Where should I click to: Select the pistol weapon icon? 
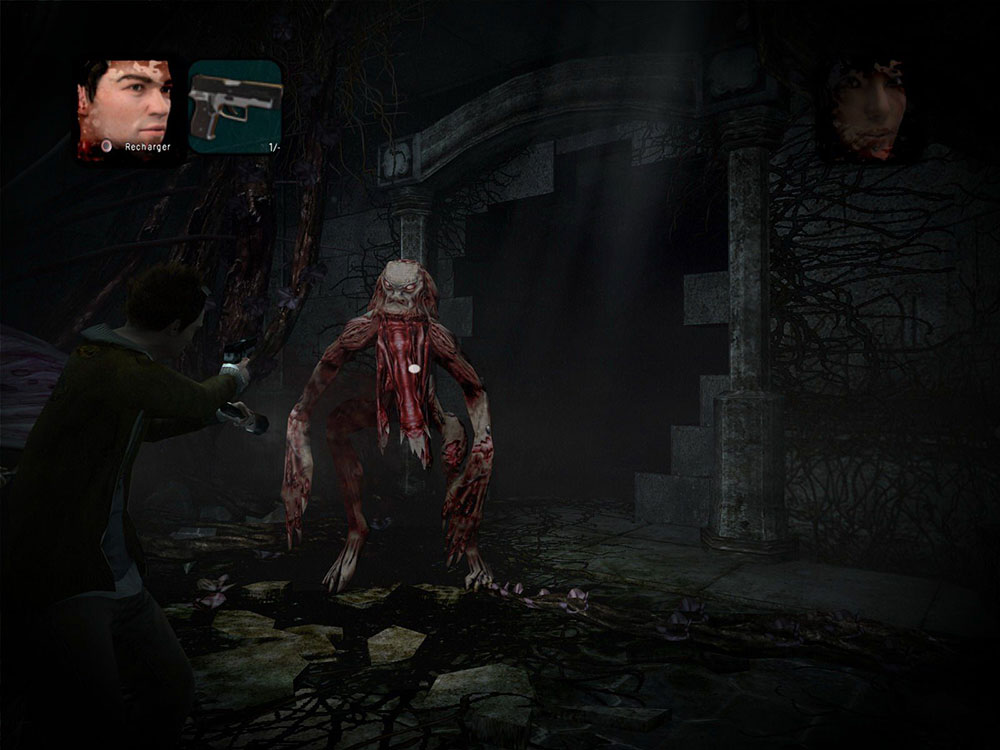point(235,106)
